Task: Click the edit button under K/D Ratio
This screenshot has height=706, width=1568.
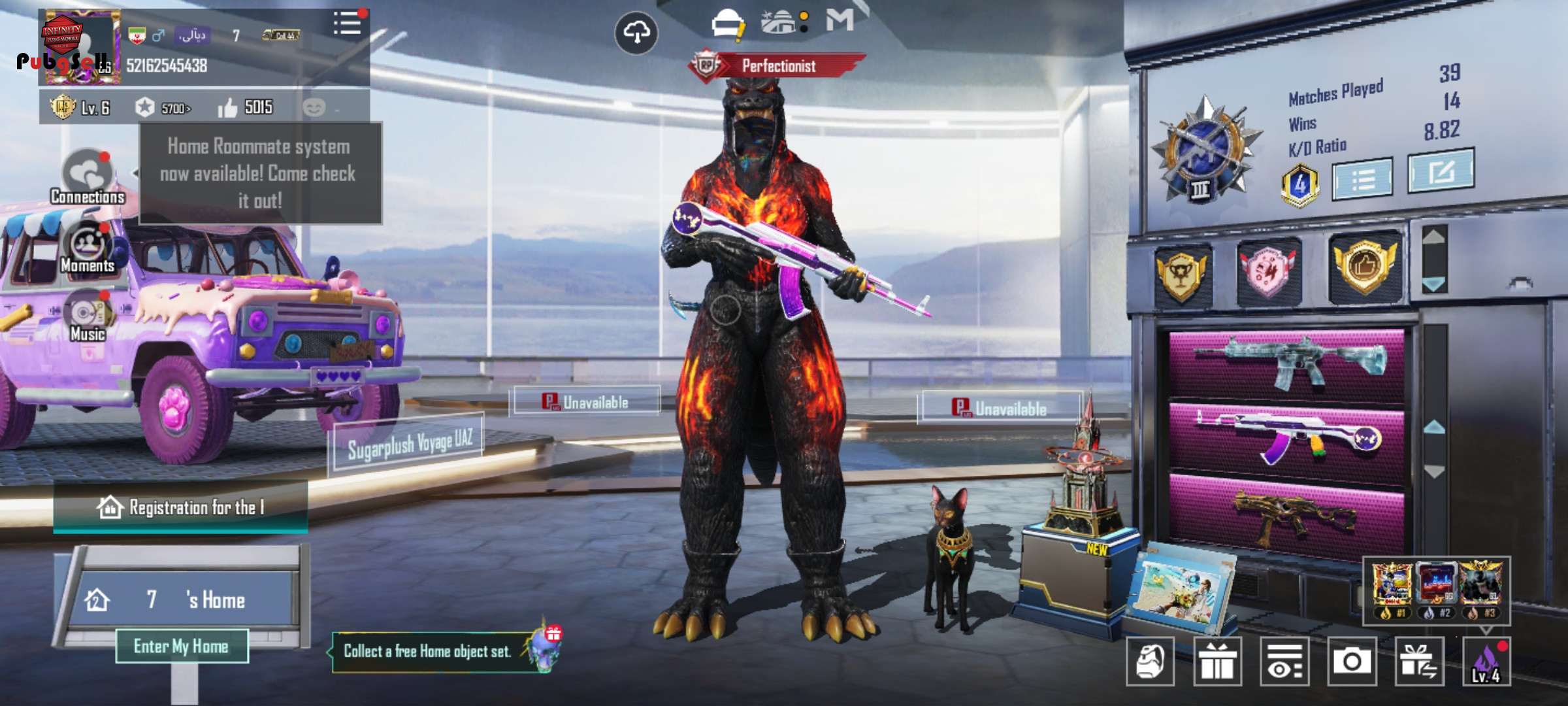Action: tap(1441, 171)
